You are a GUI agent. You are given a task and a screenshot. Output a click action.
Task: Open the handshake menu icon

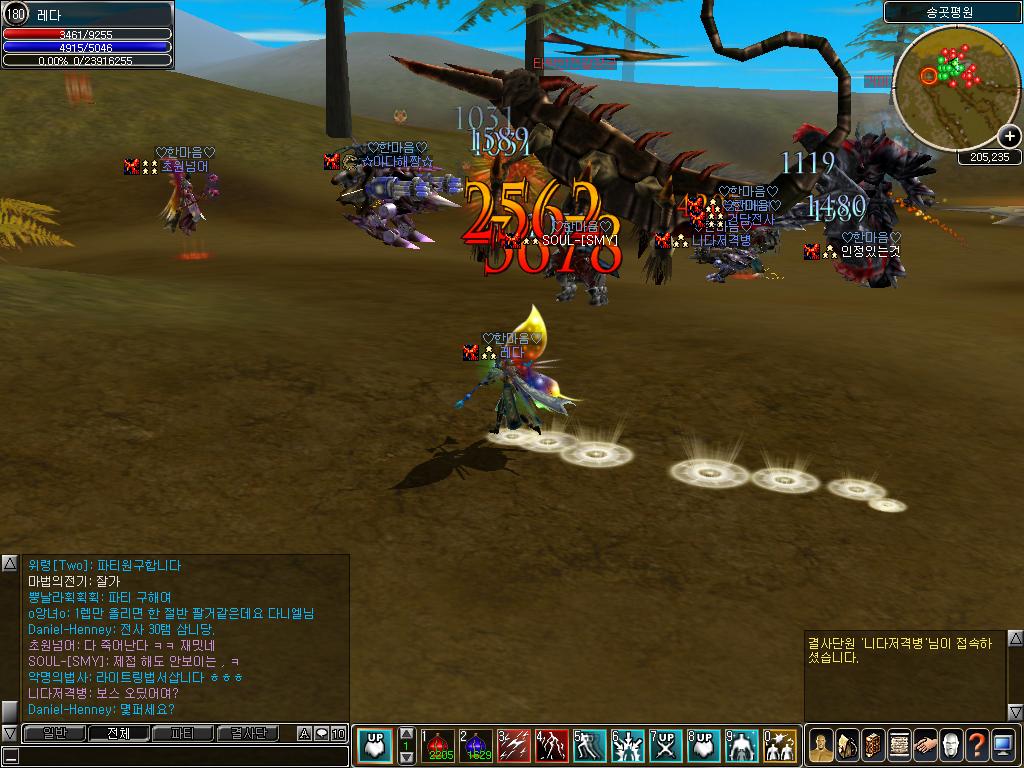click(924, 744)
